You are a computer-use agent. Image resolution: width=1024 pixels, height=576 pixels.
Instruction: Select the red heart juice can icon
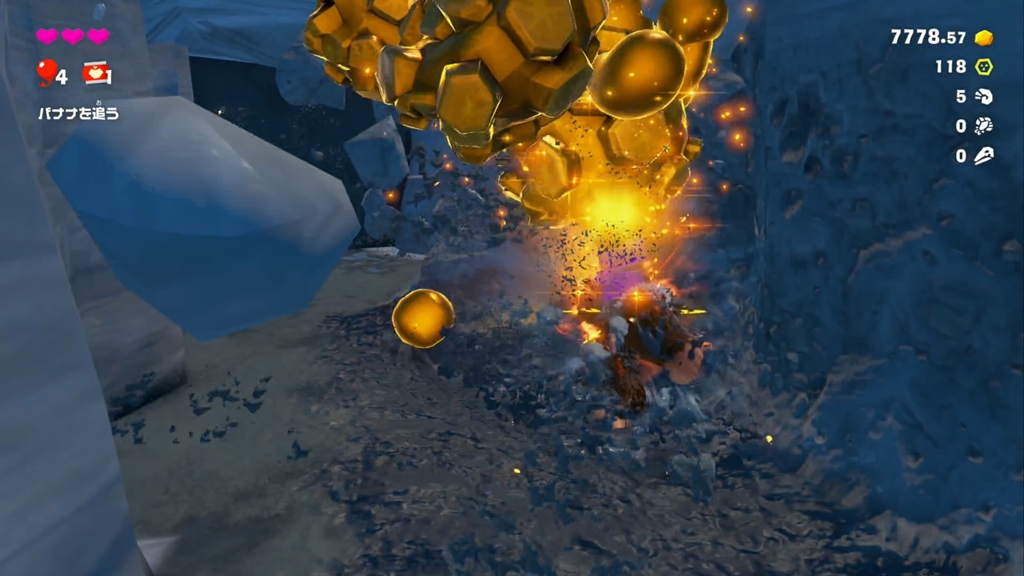tap(96, 72)
